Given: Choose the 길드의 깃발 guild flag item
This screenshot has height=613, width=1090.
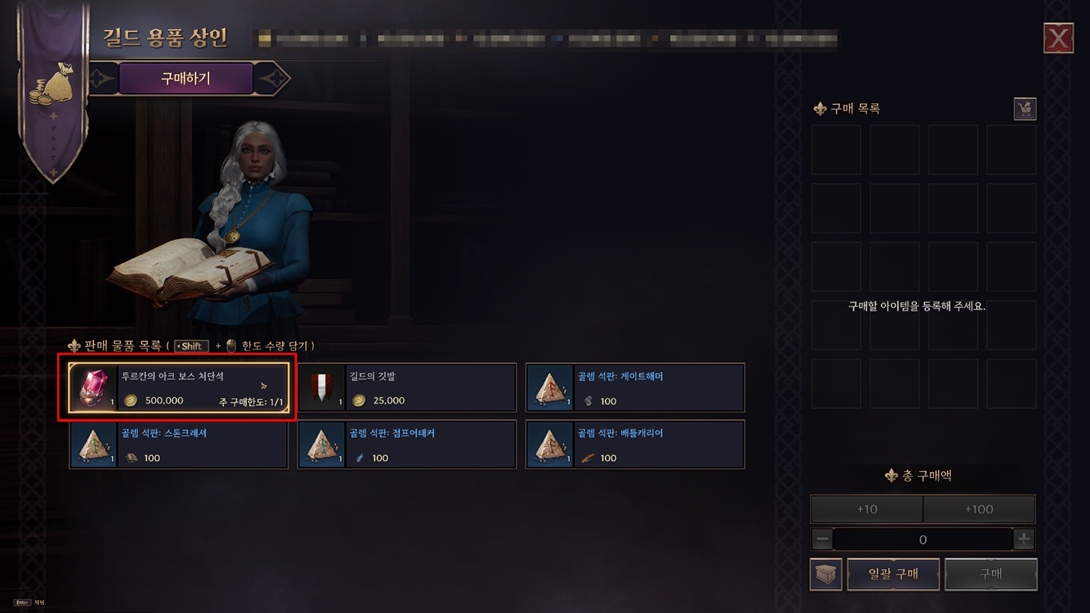Looking at the screenshot, I should coord(407,388).
